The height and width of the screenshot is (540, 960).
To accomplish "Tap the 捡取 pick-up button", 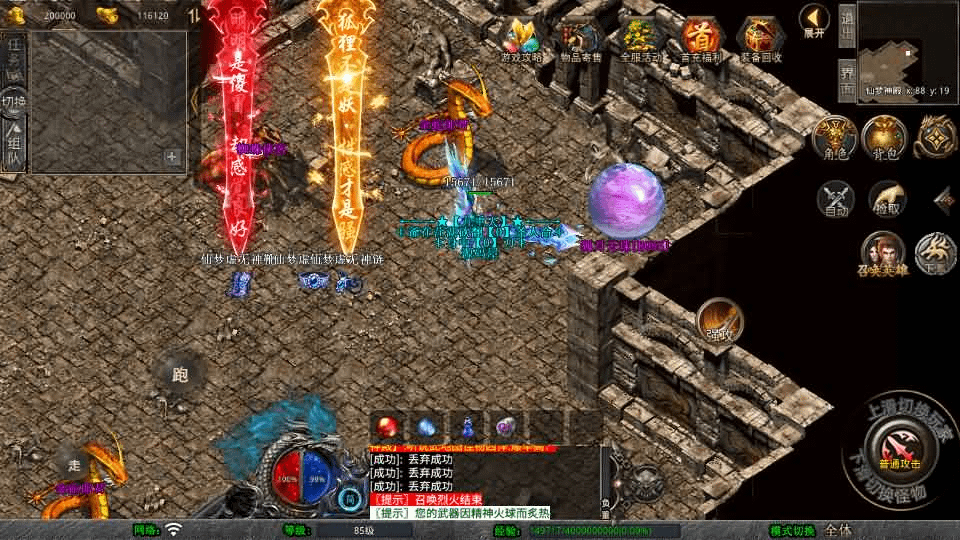I will tap(886, 199).
